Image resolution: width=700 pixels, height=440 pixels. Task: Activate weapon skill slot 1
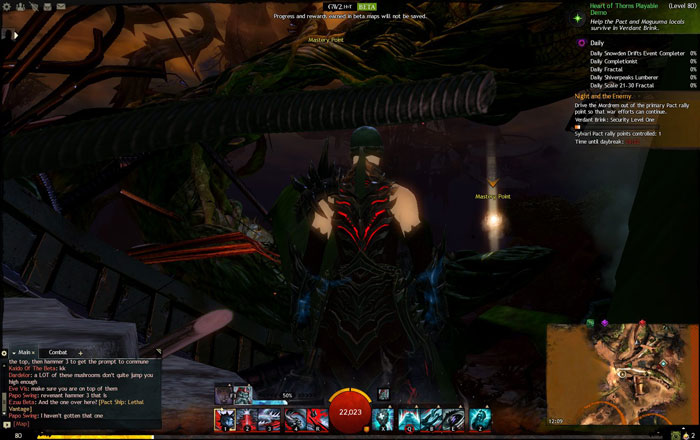pyautogui.click(x=224, y=420)
